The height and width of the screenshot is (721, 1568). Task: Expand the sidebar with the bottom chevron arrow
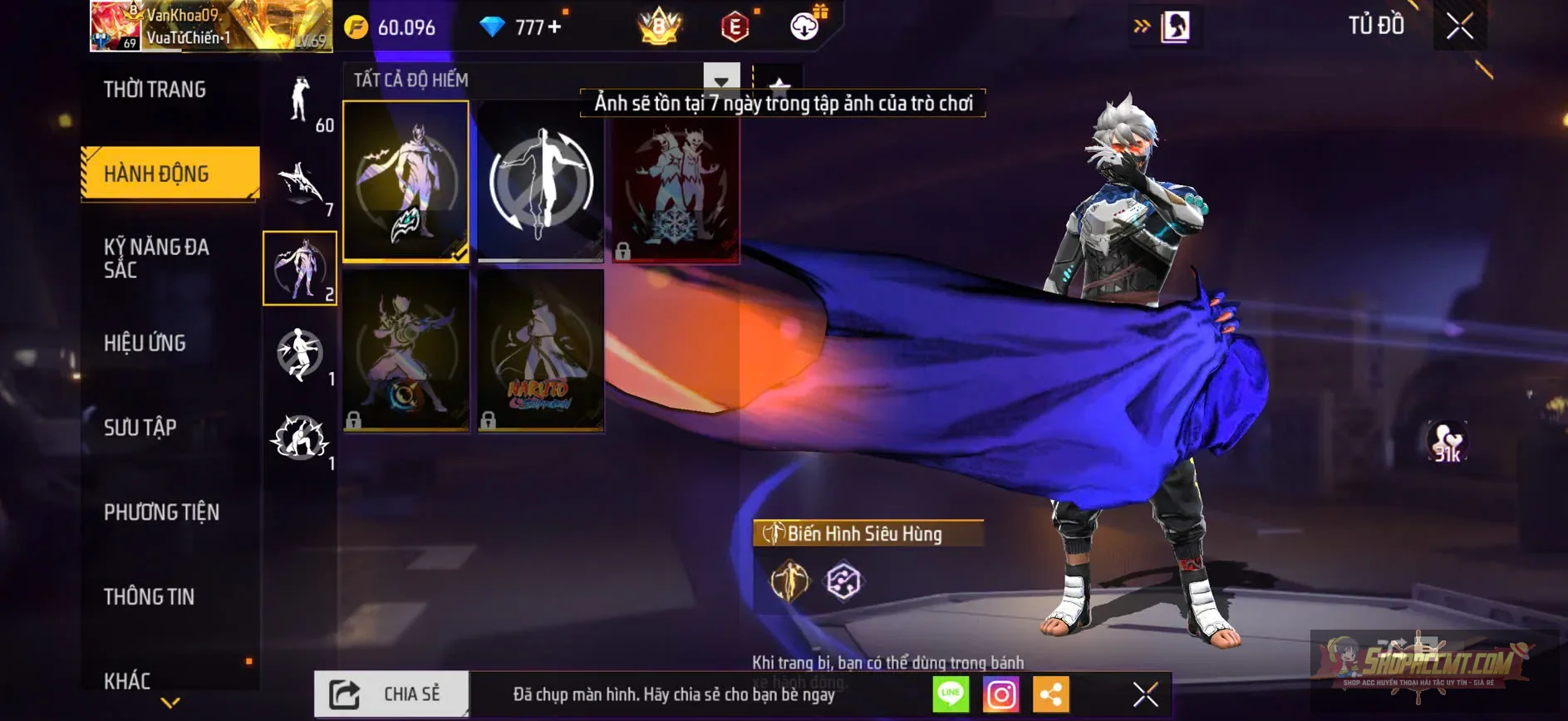(x=170, y=703)
